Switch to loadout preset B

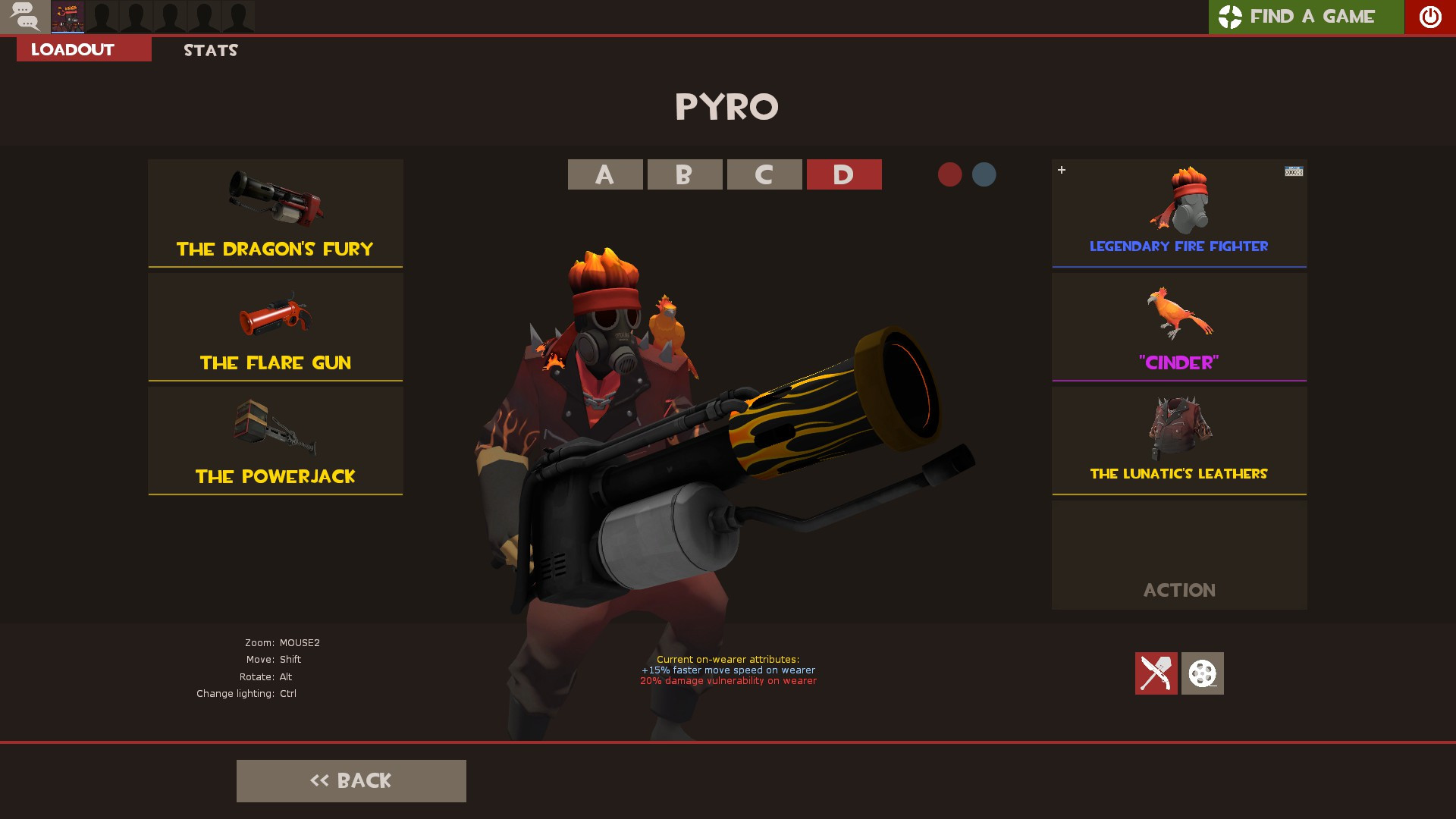(x=684, y=174)
